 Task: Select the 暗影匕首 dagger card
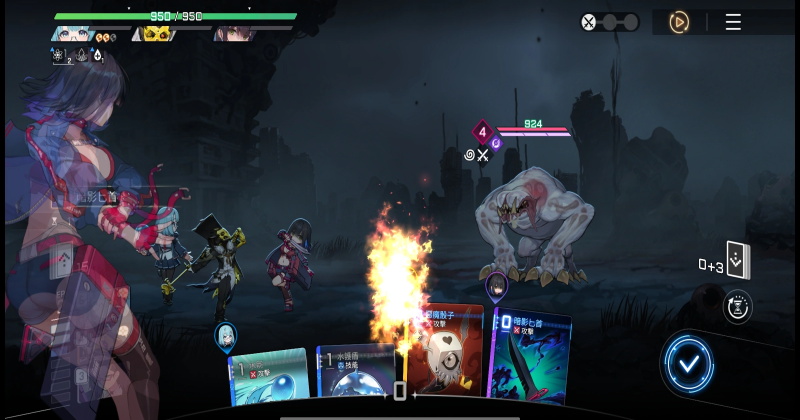pyautogui.click(x=530, y=358)
